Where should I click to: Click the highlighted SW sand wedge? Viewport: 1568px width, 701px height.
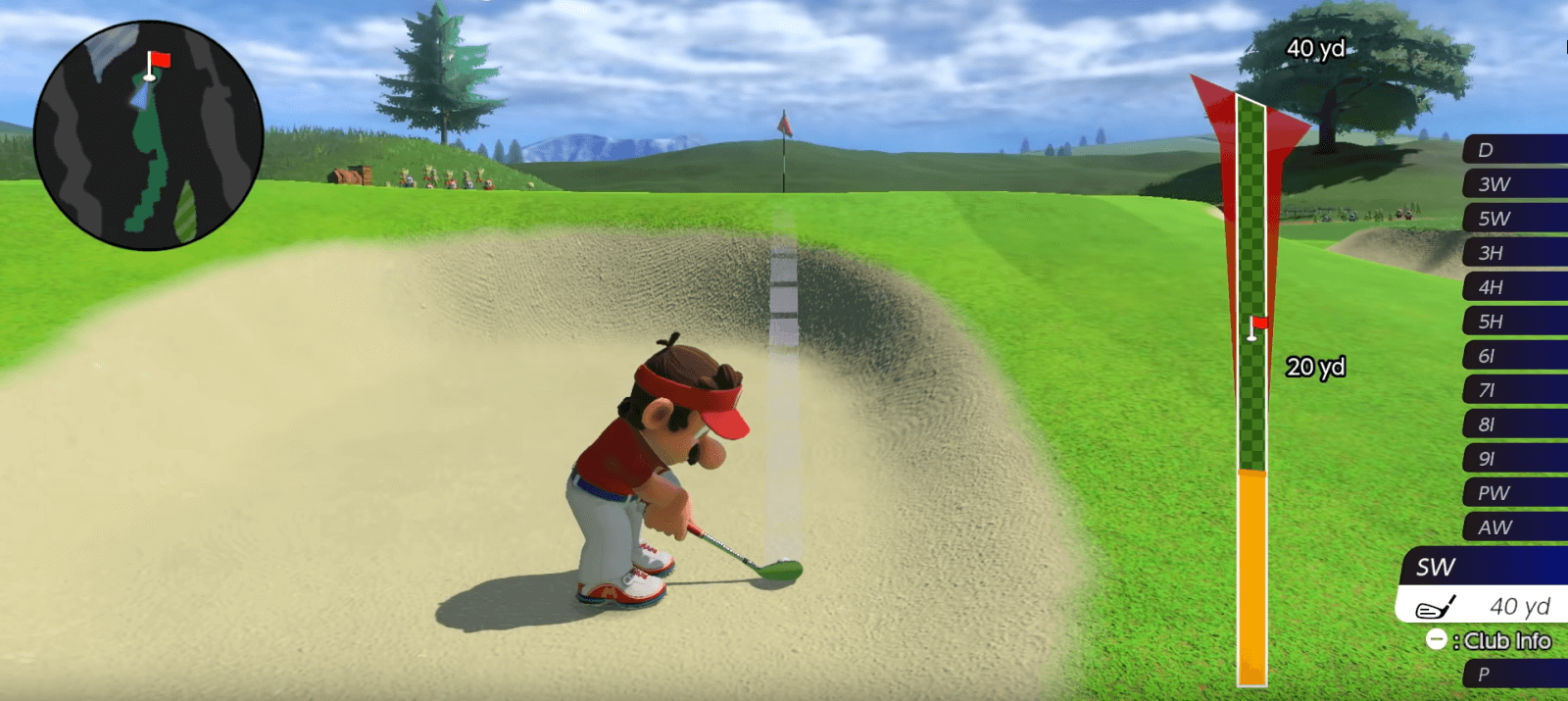[x=1485, y=568]
